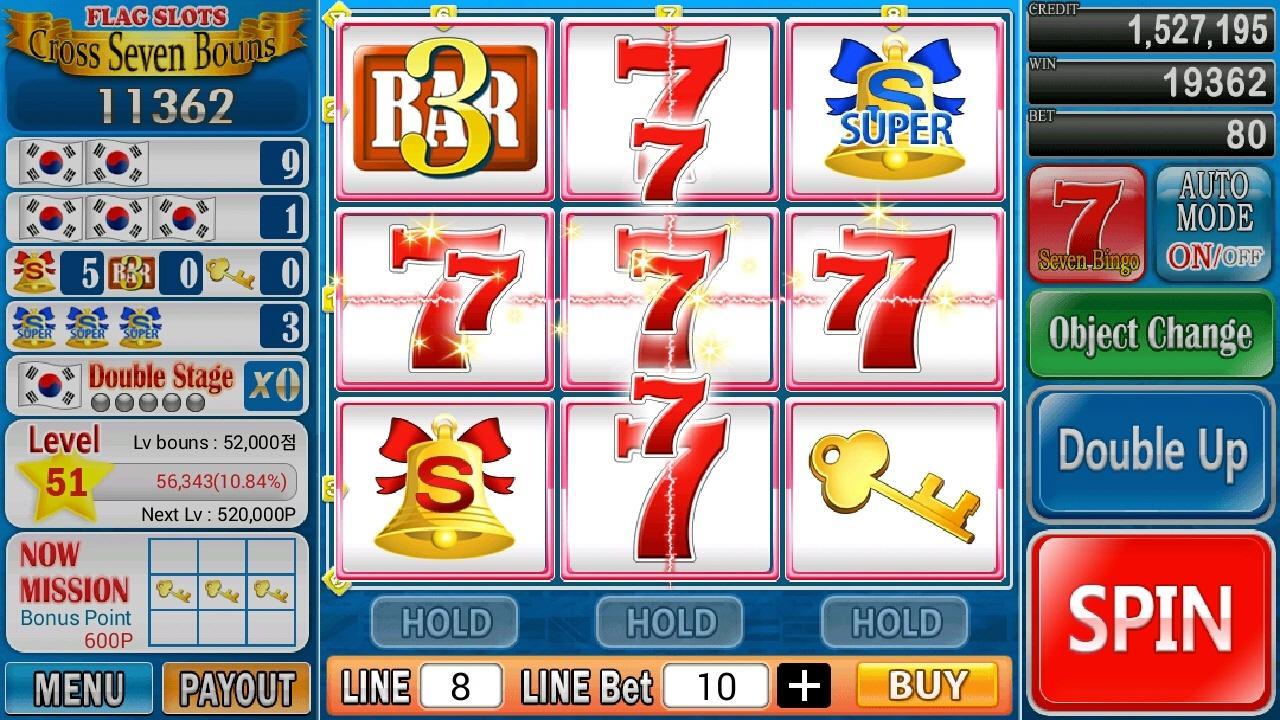Image resolution: width=1280 pixels, height=720 pixels.
Task: Click the Korean flag pair counter row
Action: (x=157, y=163)
